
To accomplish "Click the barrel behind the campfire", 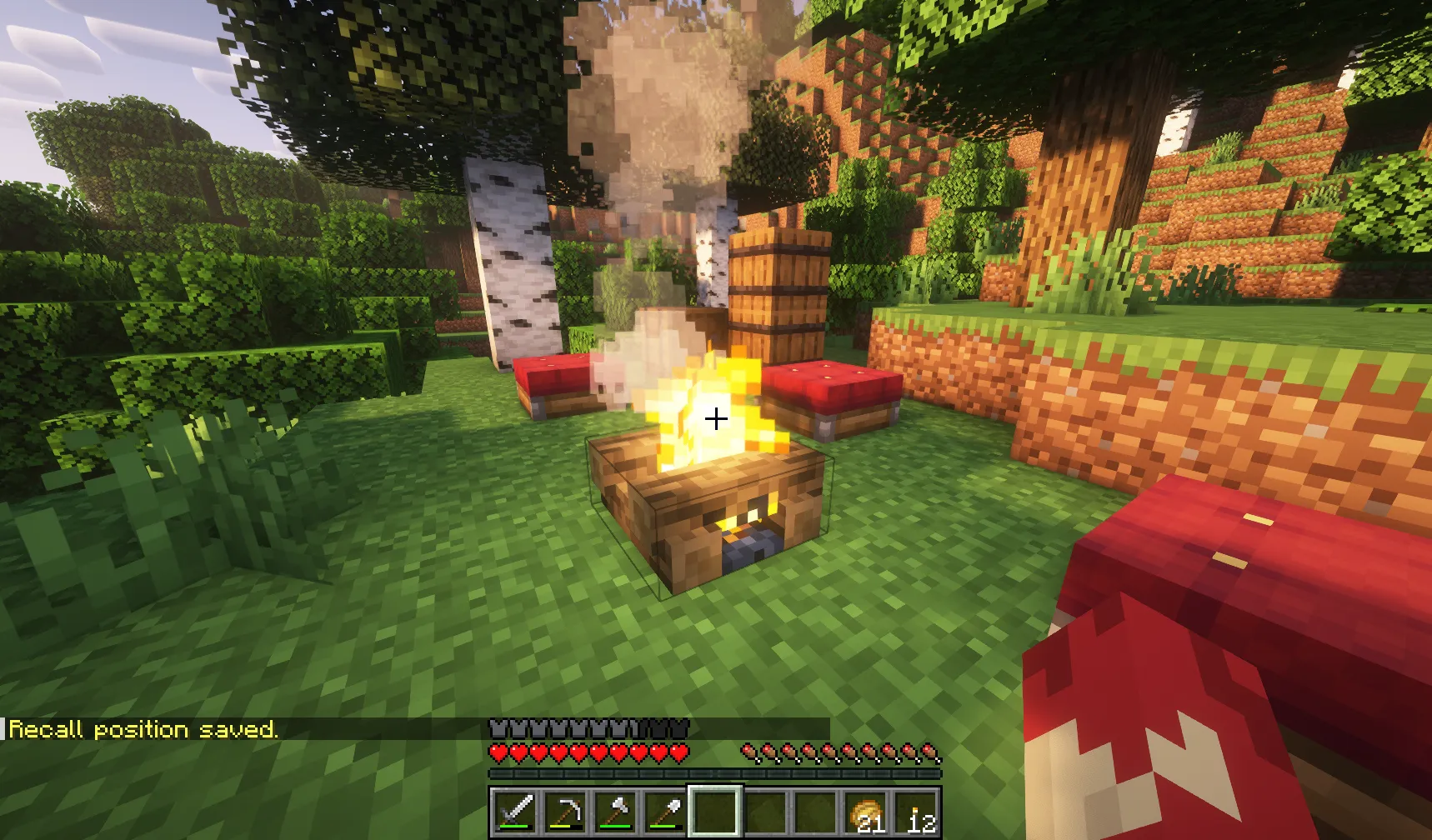I will click(779, 292).
